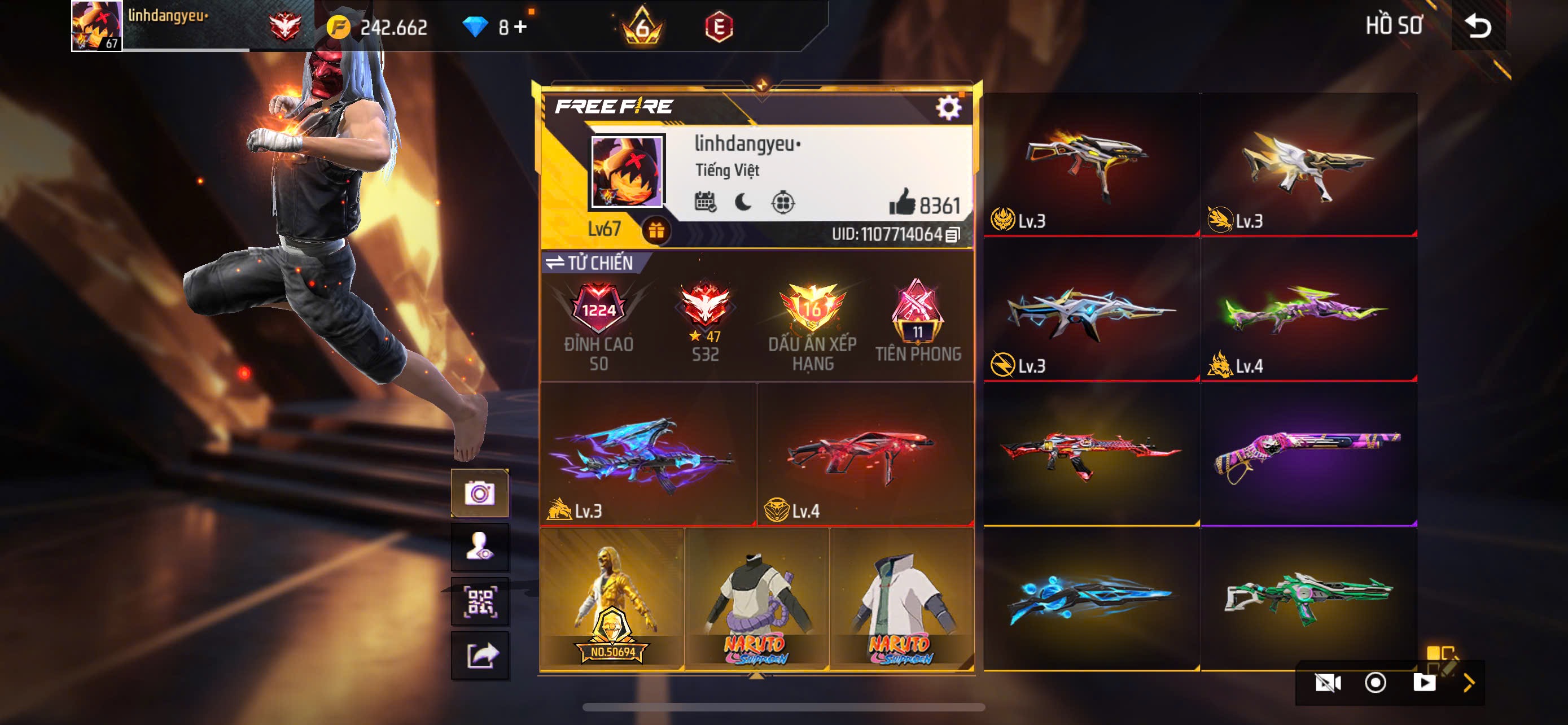Screen dimensions: 1568x725
Task: Show the QR code
Action: 480,601
